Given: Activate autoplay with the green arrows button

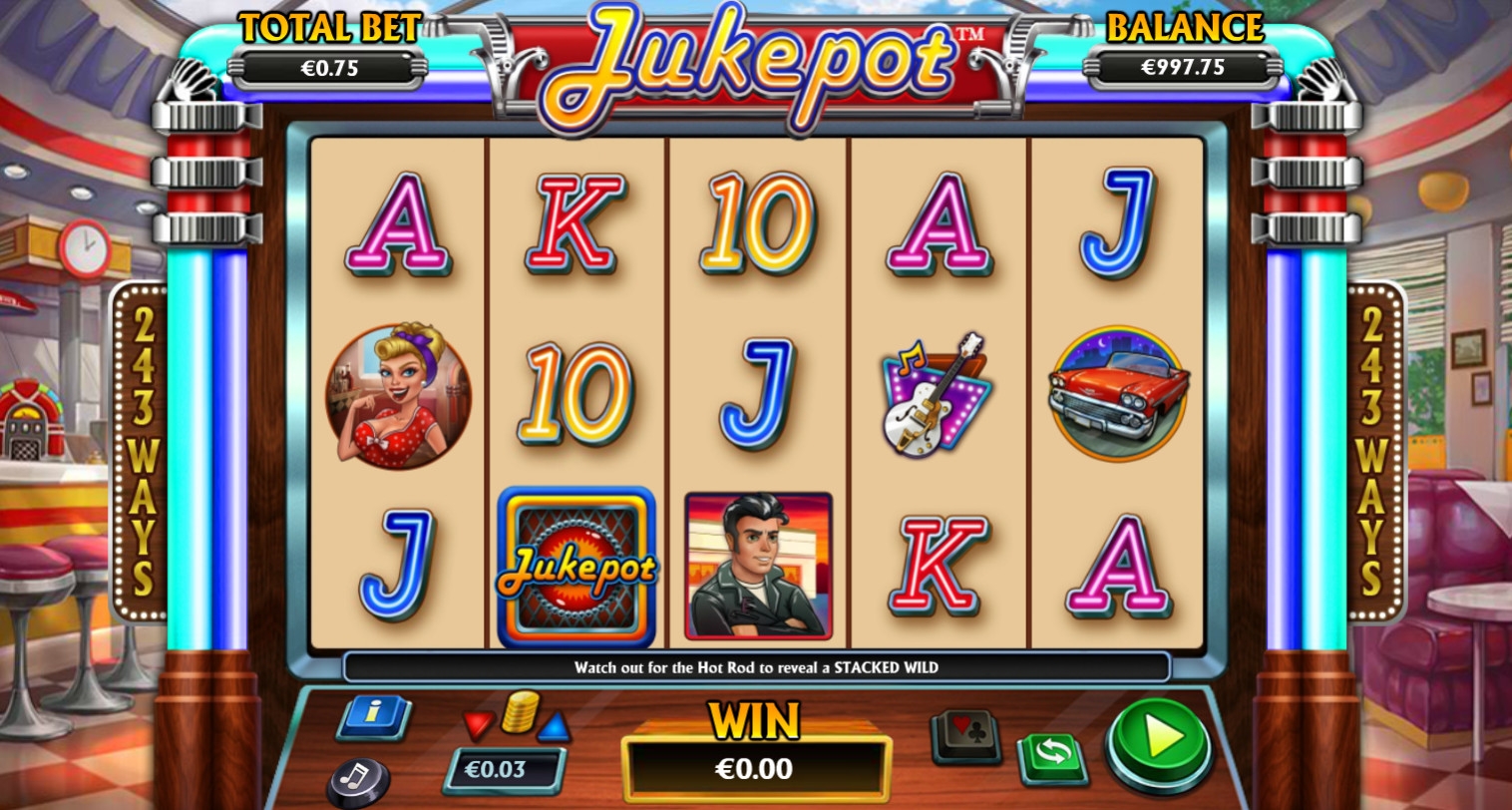Looking at the screenshot, I should [x=1053, y=757].
